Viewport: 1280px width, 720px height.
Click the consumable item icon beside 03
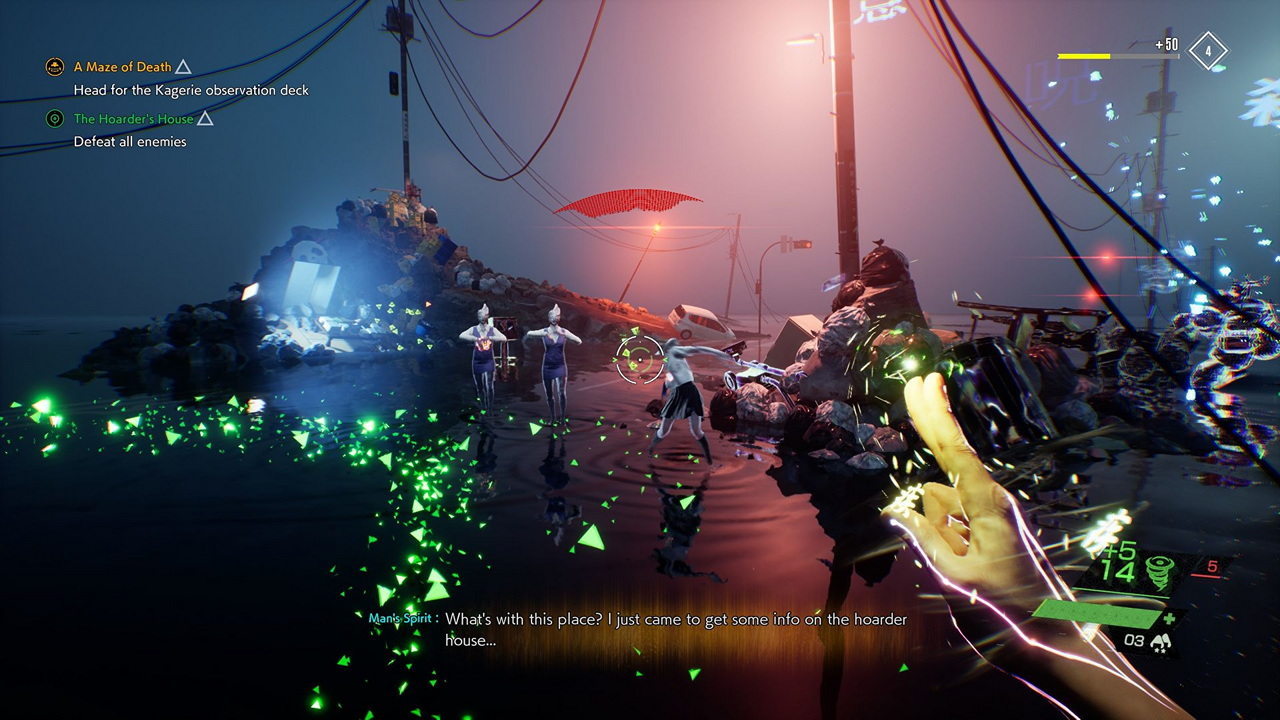click(1161, 642)
